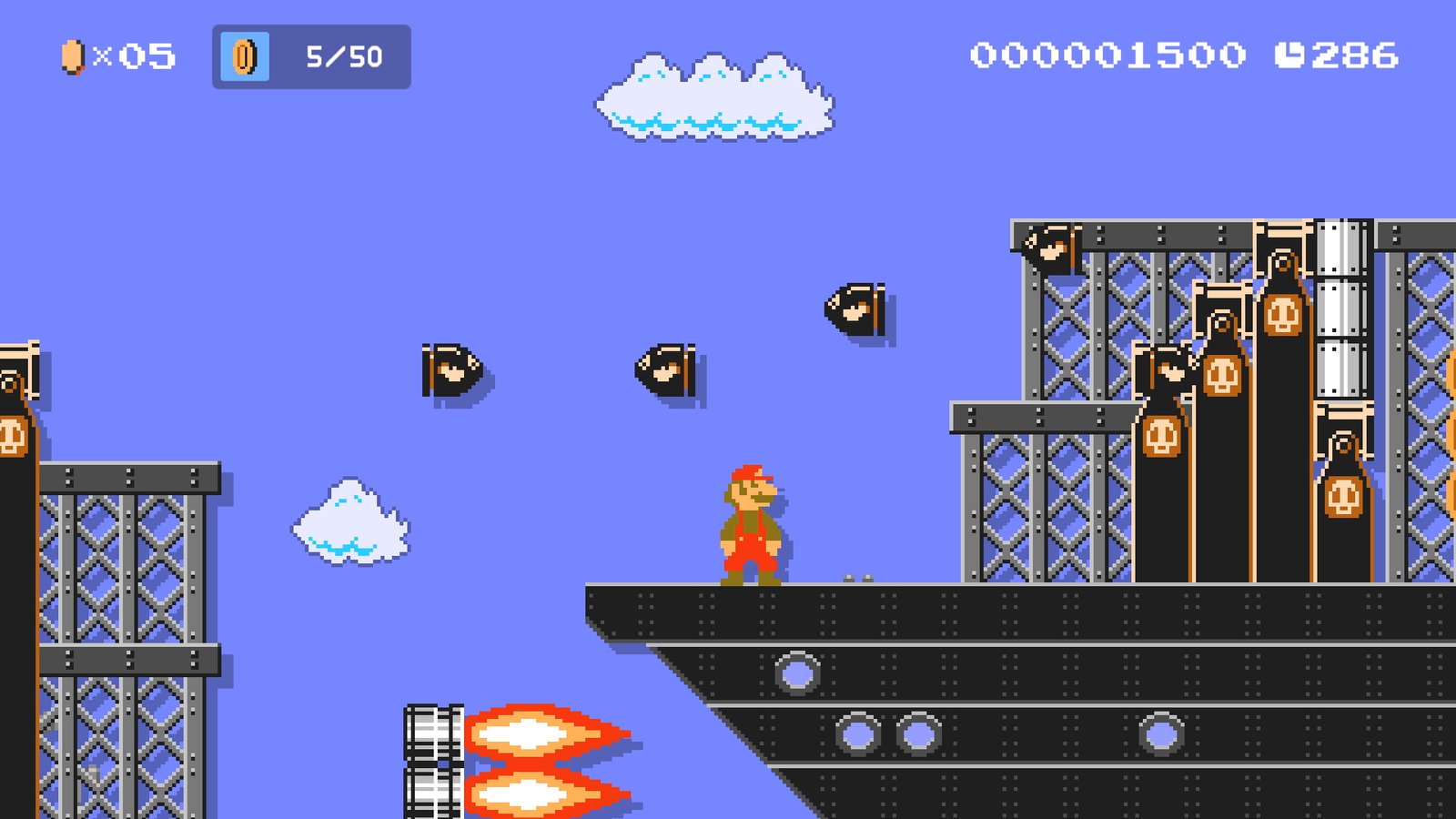Viewport: 1456px width, 819px height.
Task: Click the circular rivet hole below Mario's platform
Action: pos(799,673)
